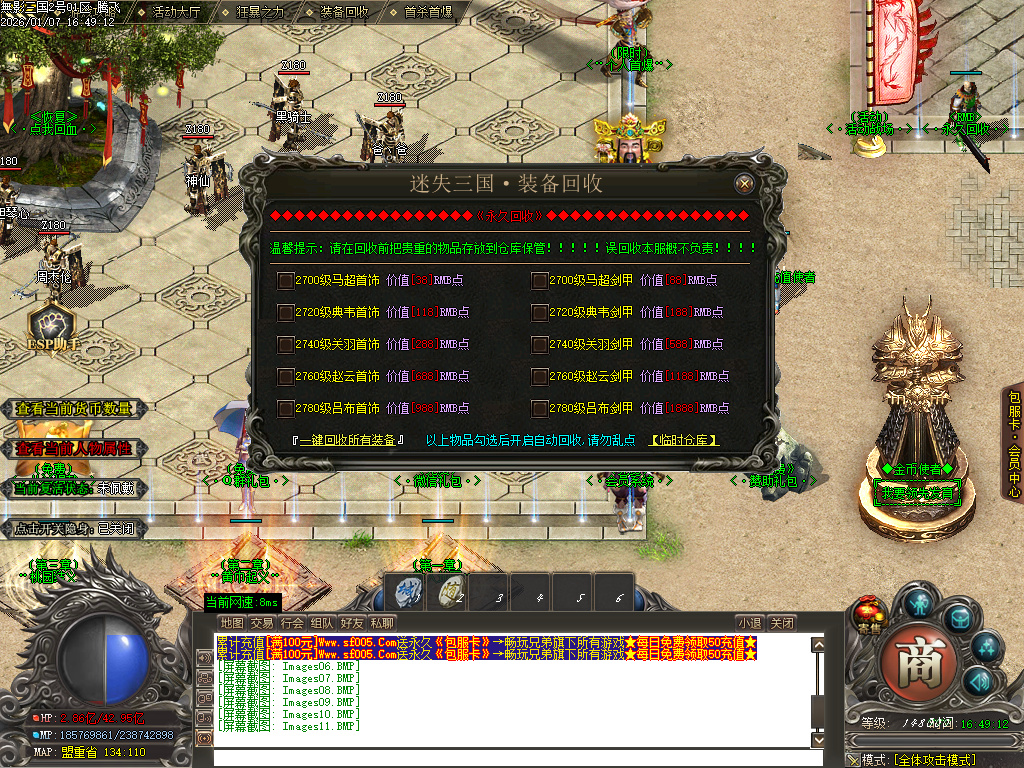Open the 临时仓库 temporary warehouse
This screenshot has height=768, width=1024.
(684, 440)
